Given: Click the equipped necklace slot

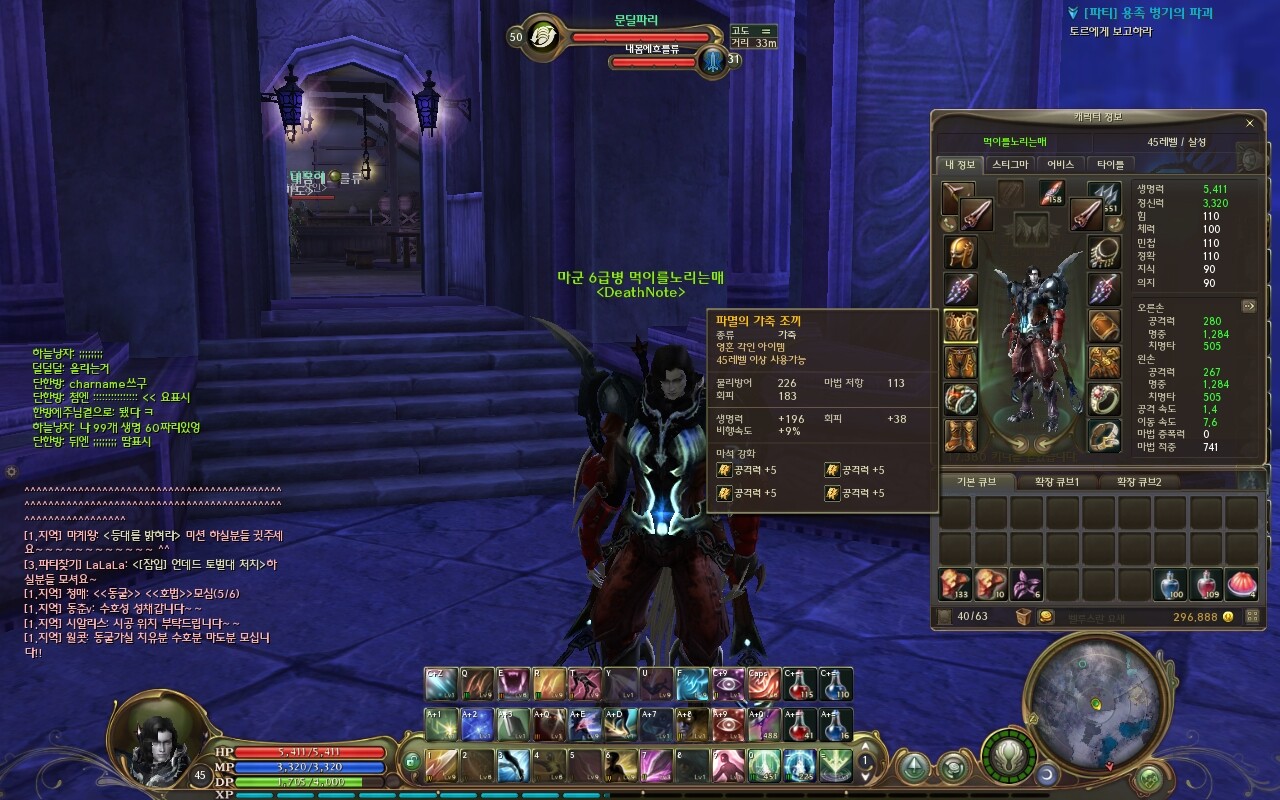Looking at the screenshot, I should point(1104,251).
